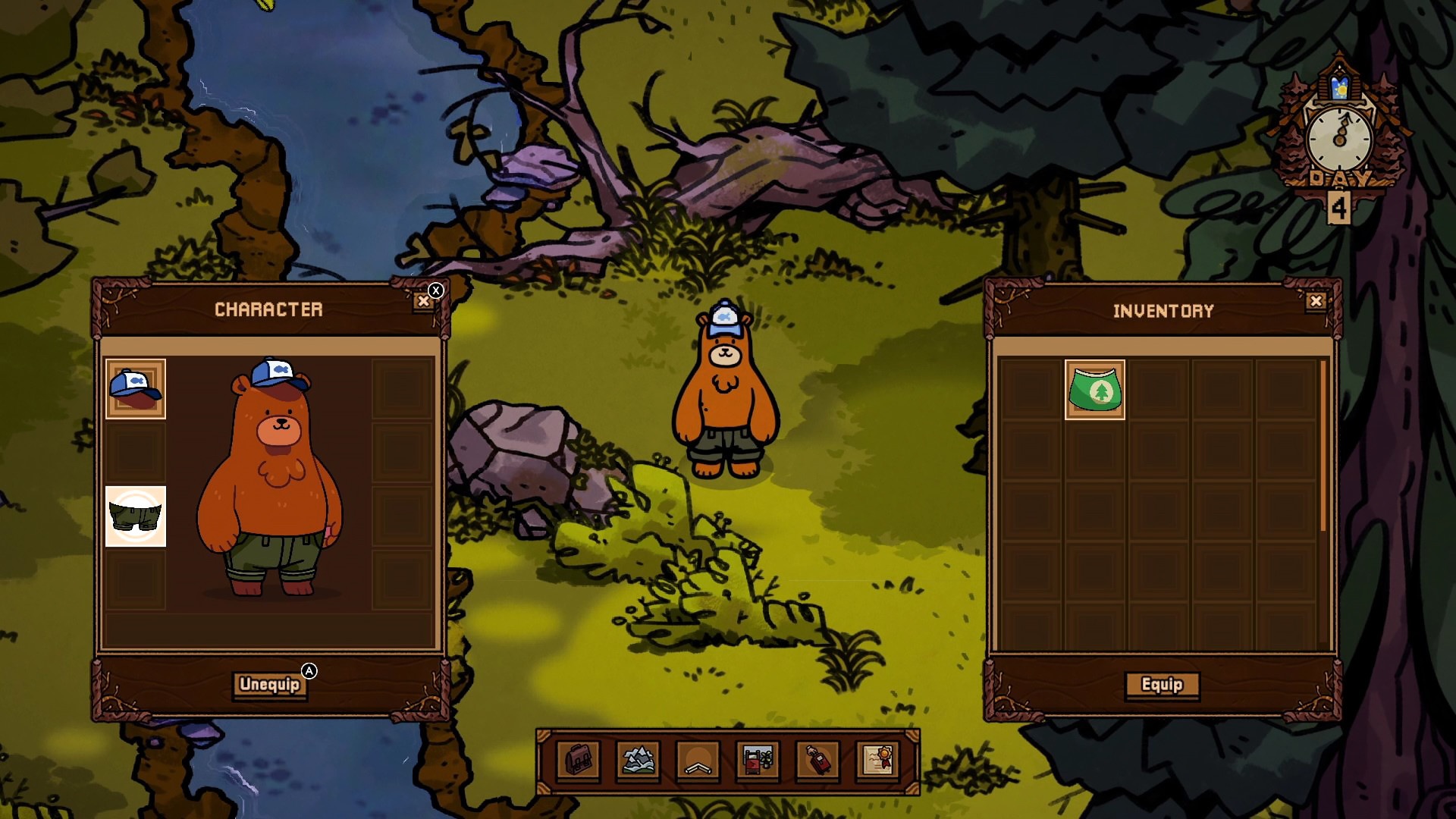Switch to the Inventory panel
The width and height of the screenshot is (1456, 819).
pyautogui.click(x=1163, y=309)
